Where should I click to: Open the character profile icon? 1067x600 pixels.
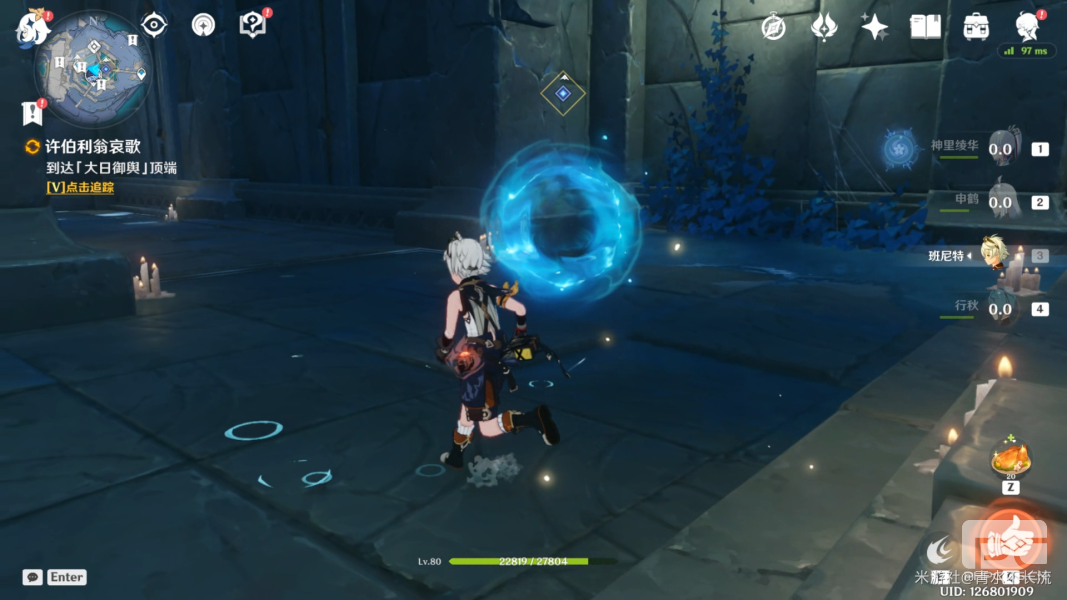click(x=1026, y=25)
